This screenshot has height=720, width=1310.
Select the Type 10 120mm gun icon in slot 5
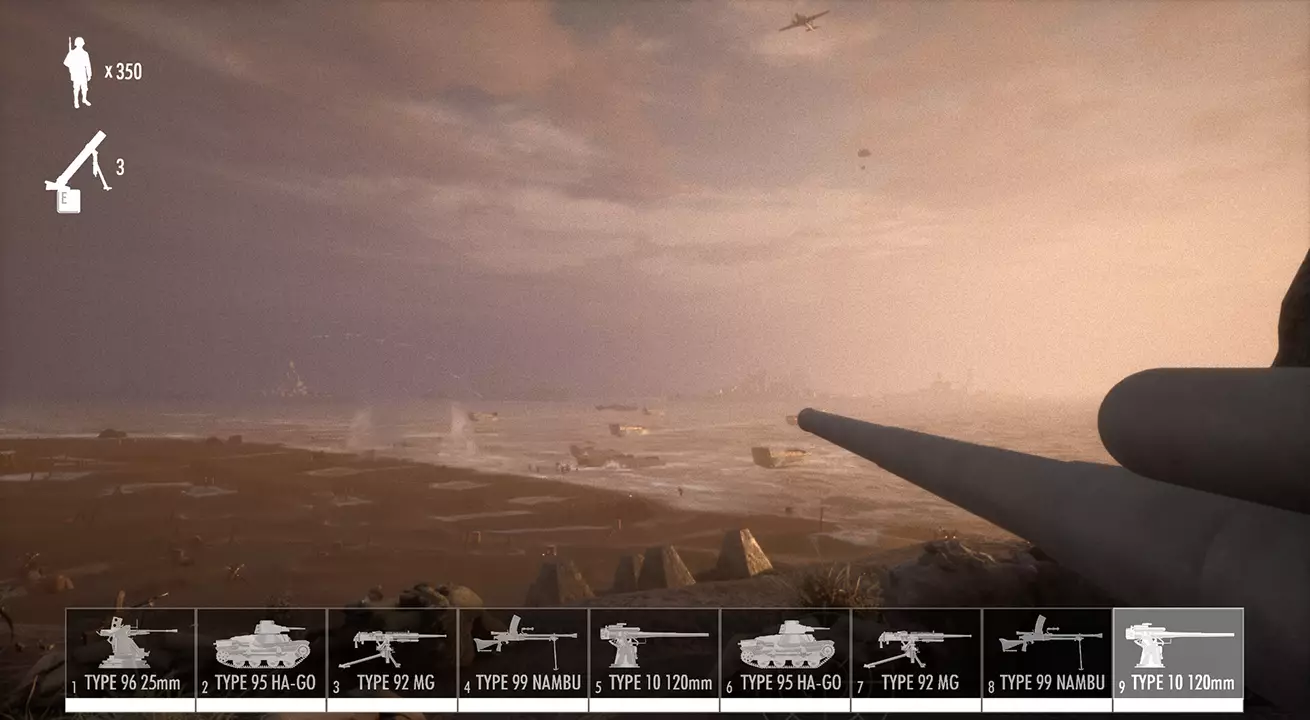tap(653, 648)
